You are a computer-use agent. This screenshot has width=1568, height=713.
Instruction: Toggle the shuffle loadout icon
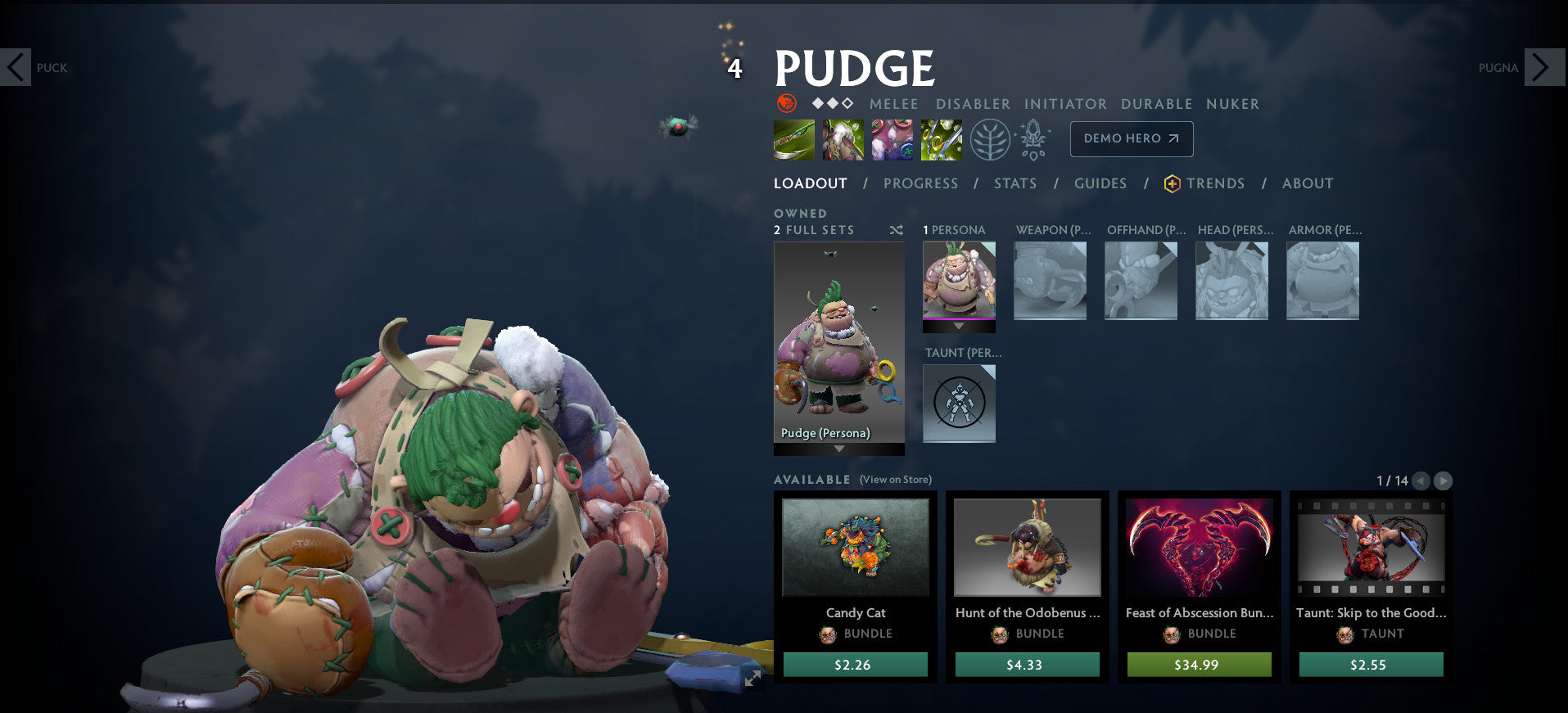[x=897, y=230]
